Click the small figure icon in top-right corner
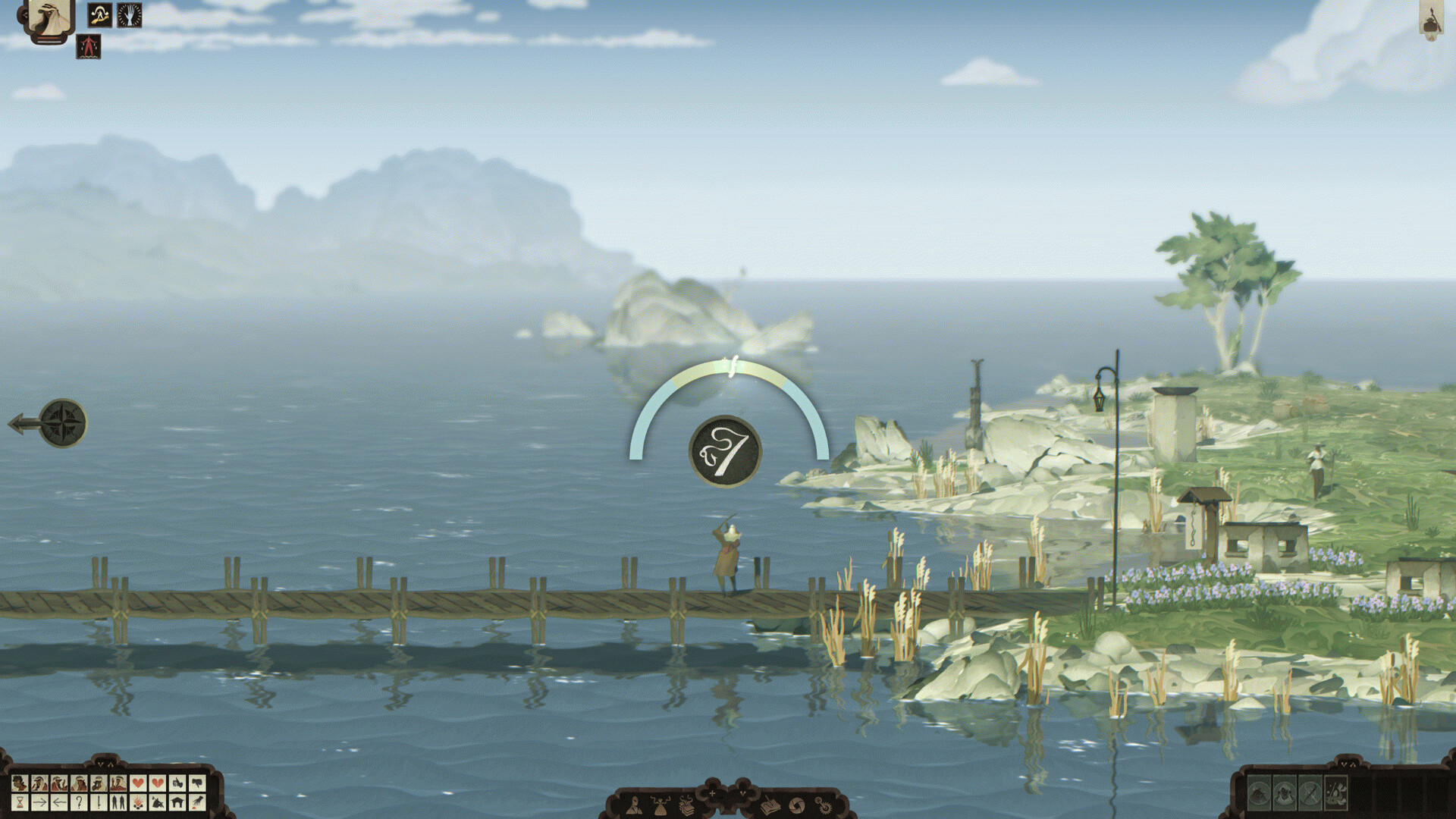 1431,20
